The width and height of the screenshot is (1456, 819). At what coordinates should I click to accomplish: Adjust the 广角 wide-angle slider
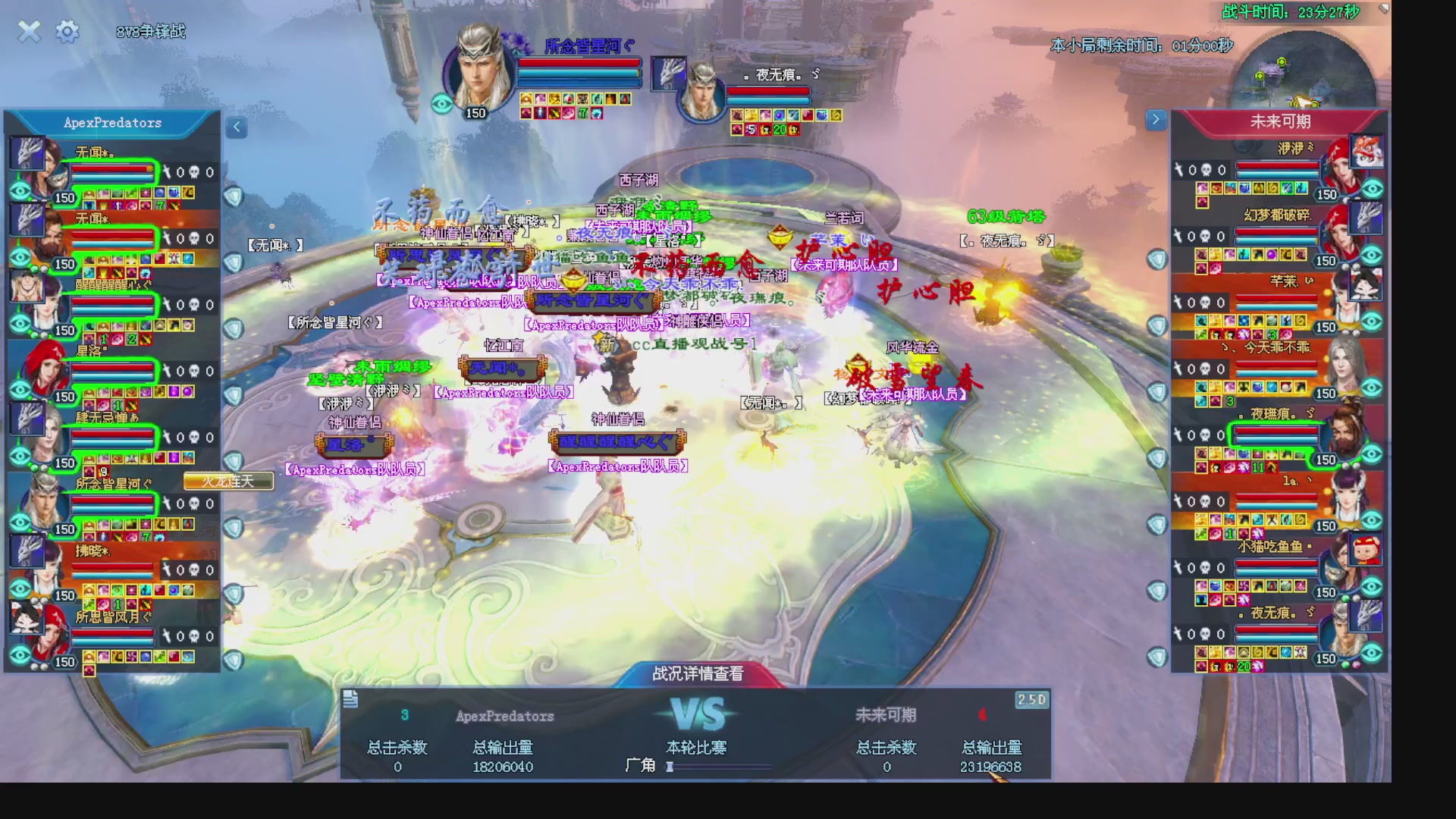670,767
